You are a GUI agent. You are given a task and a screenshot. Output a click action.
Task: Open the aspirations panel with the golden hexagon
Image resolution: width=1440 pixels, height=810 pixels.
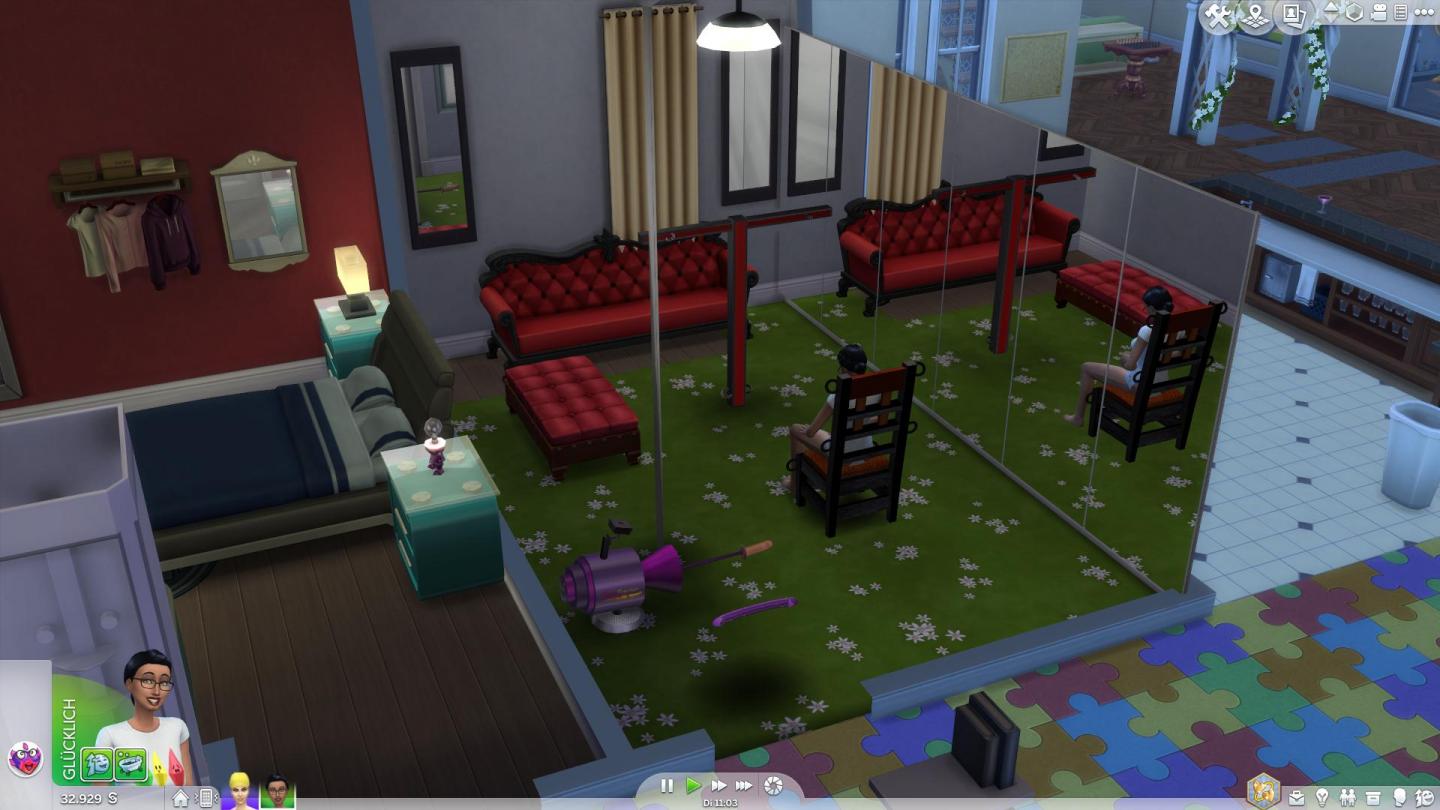coord(1263,789)
